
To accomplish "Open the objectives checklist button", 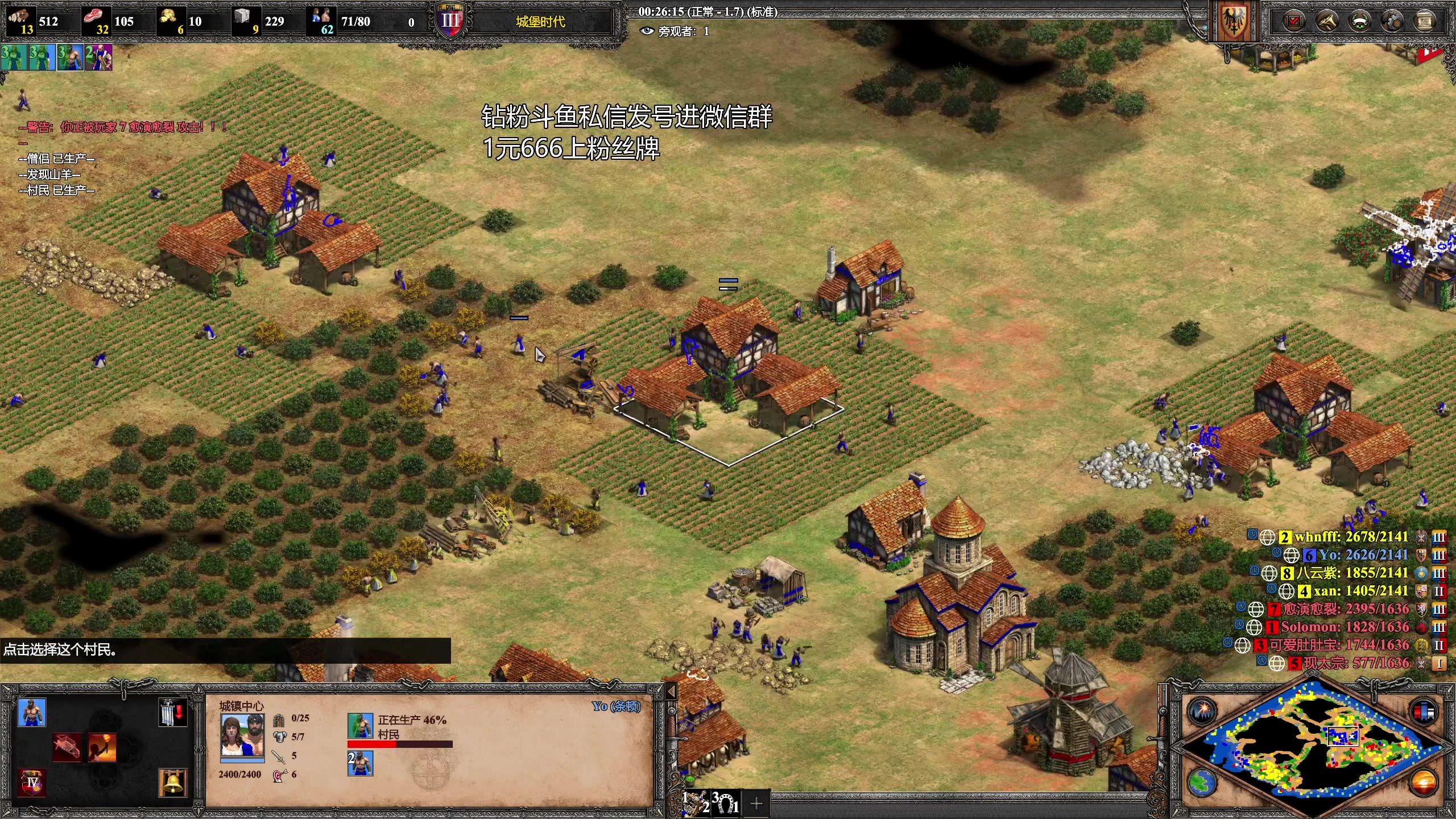I will click(1293, 22).
